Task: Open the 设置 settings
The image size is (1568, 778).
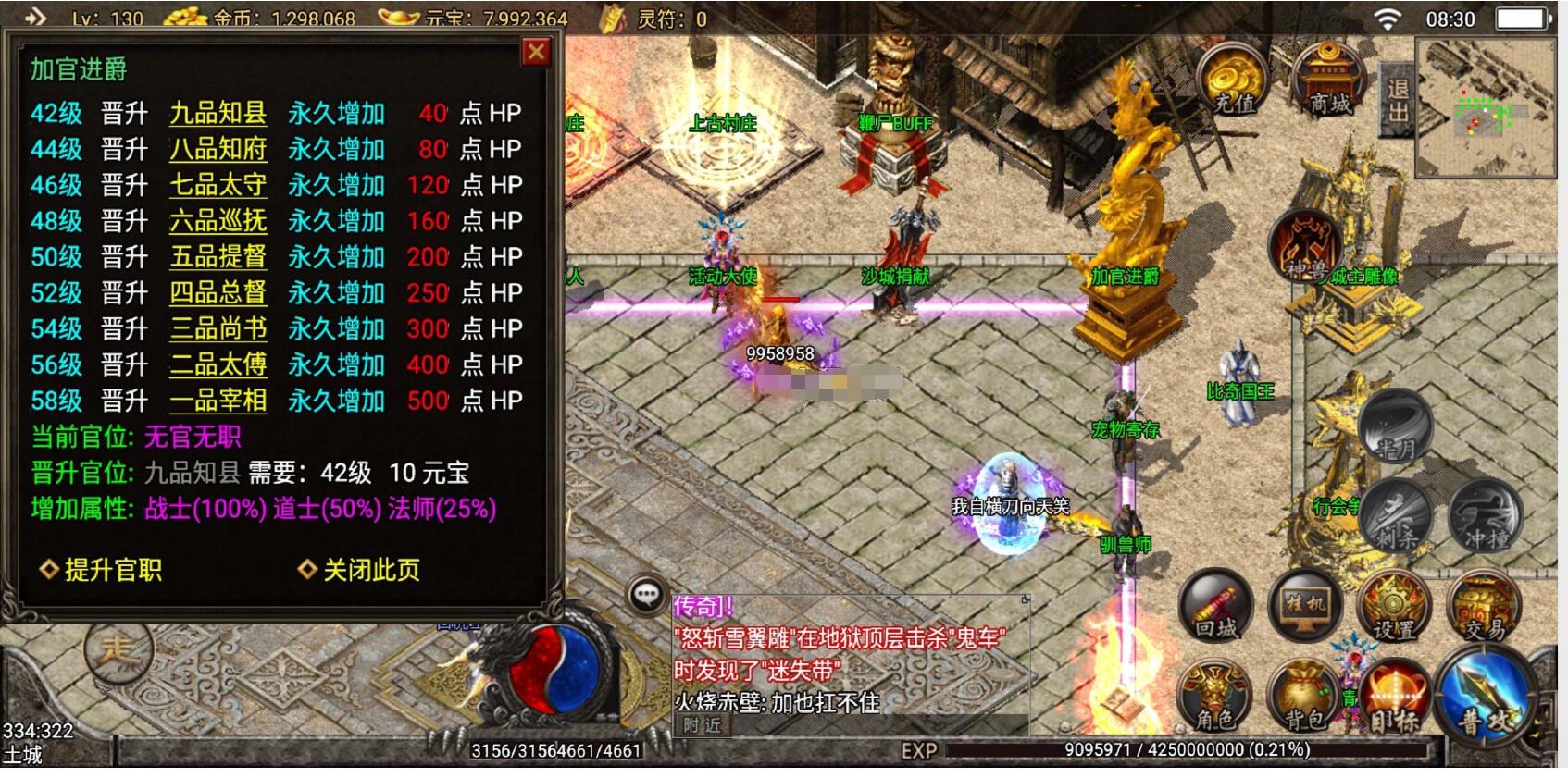Action: click(1394, 606)
